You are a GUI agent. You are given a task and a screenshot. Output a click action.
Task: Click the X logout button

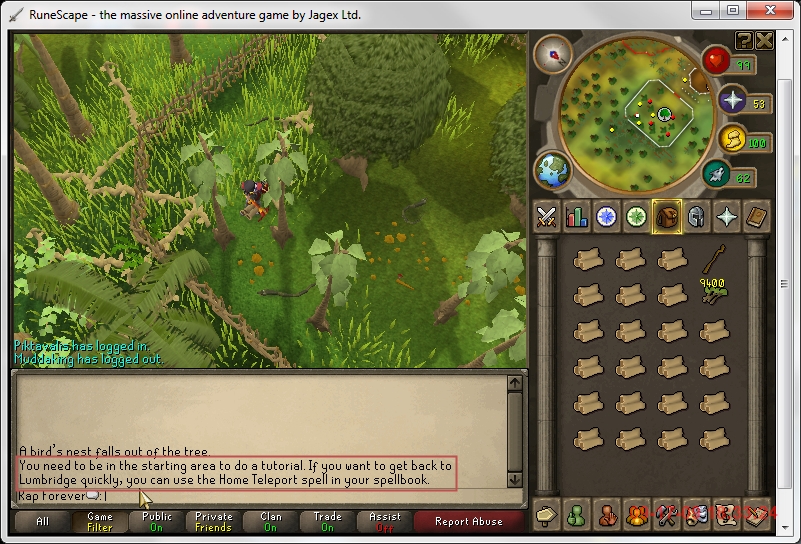(764, 40)
